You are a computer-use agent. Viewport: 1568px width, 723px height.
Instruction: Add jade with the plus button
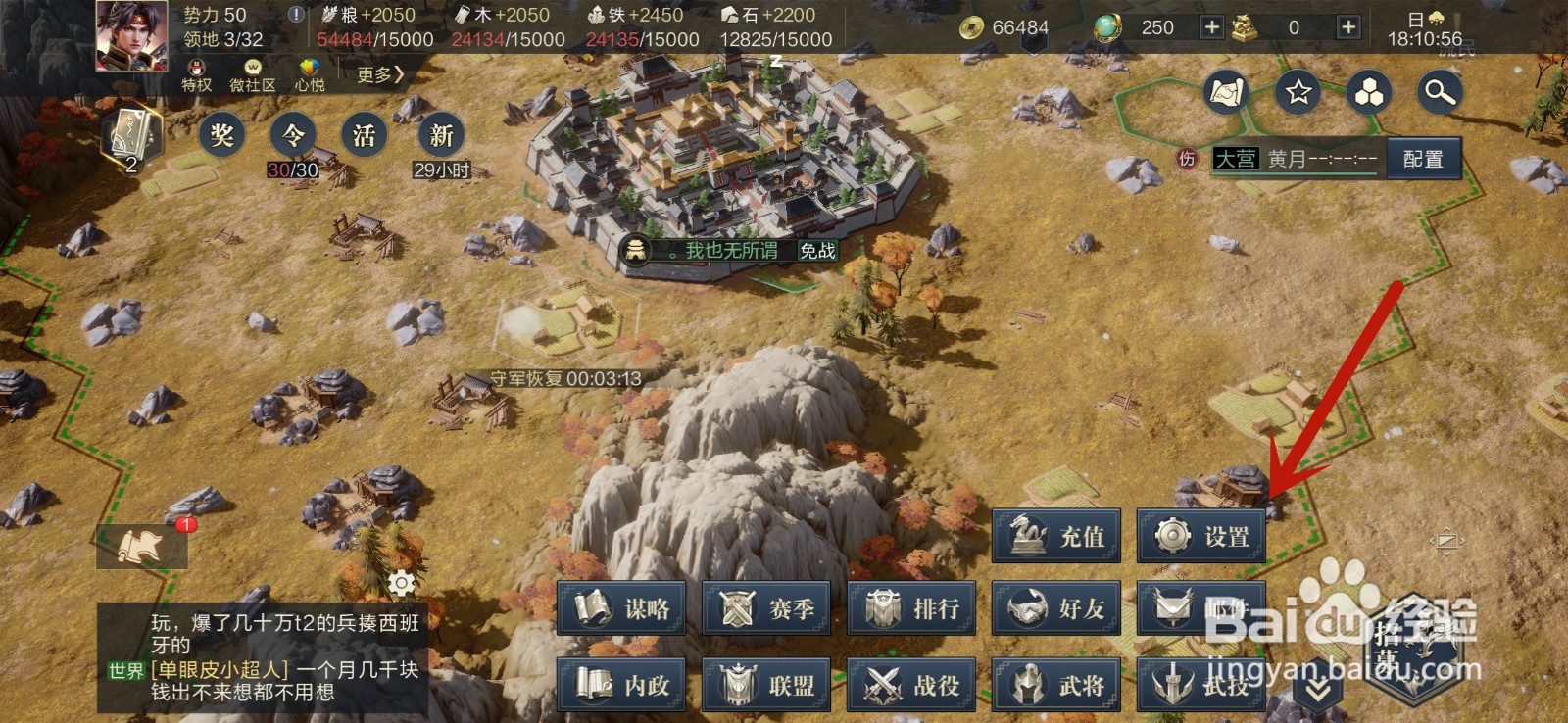1211,27
